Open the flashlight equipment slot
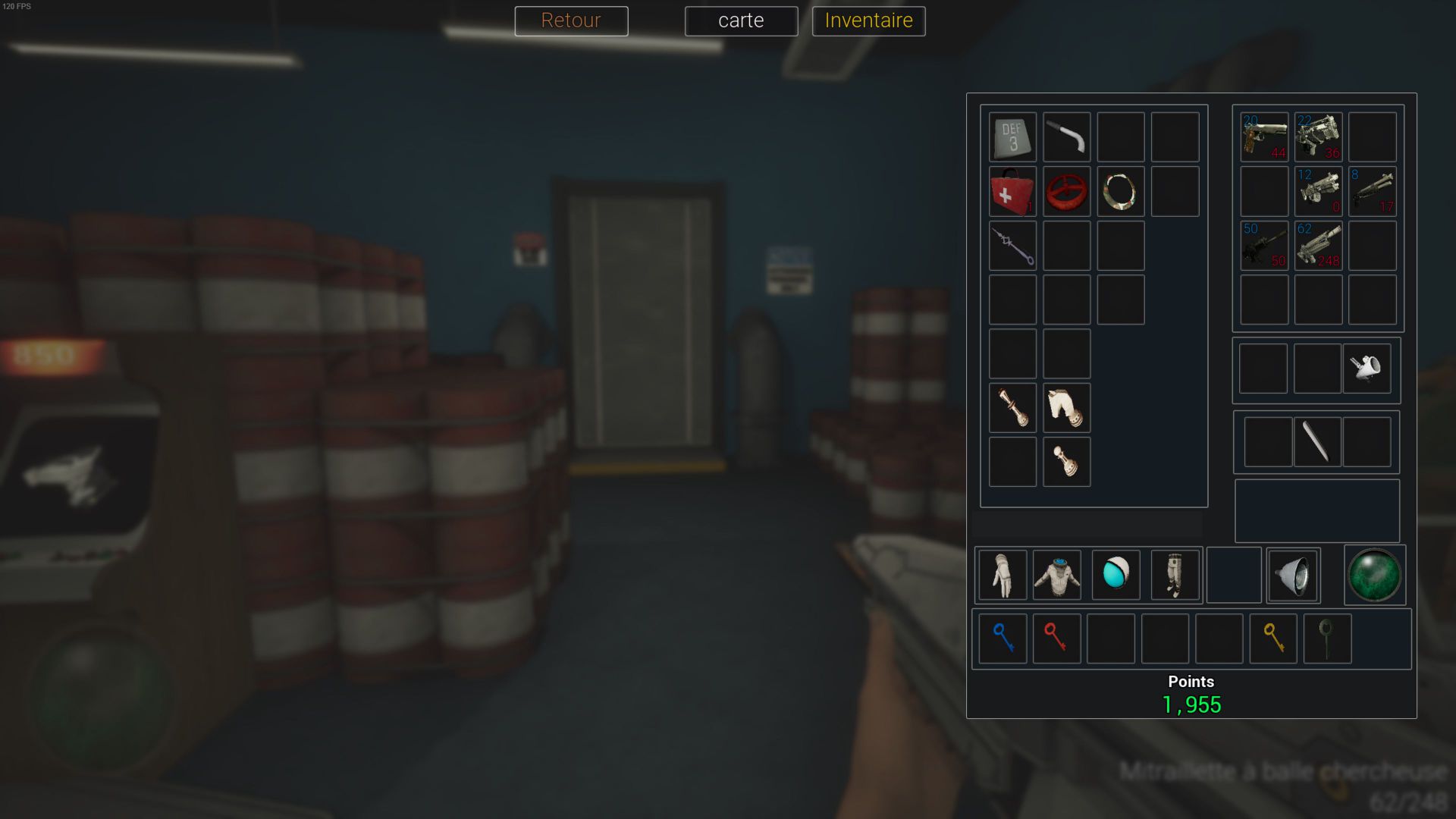Screen dimensions: 1456x819 1293,575
